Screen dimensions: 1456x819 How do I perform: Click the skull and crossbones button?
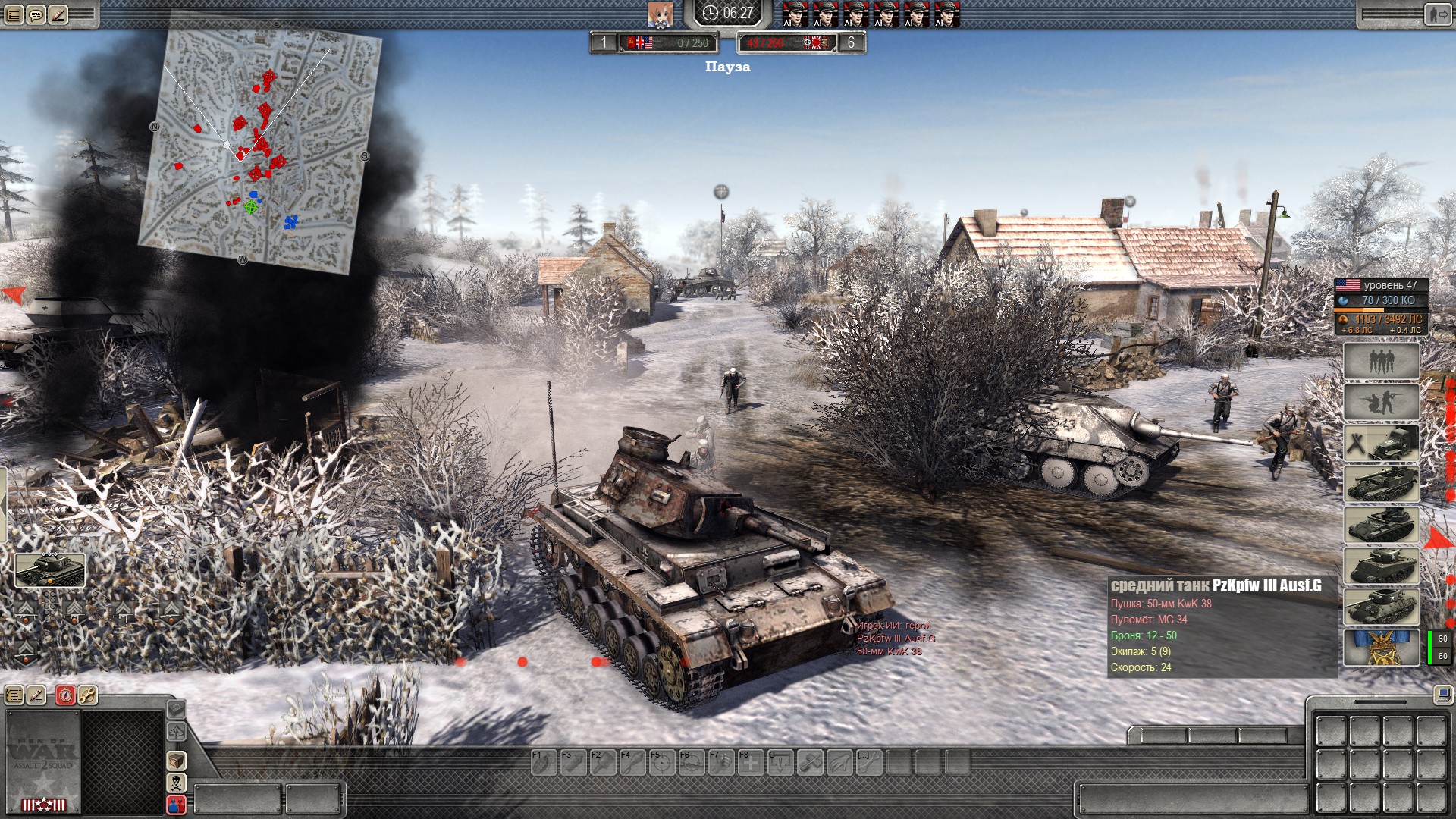(176, 782)
